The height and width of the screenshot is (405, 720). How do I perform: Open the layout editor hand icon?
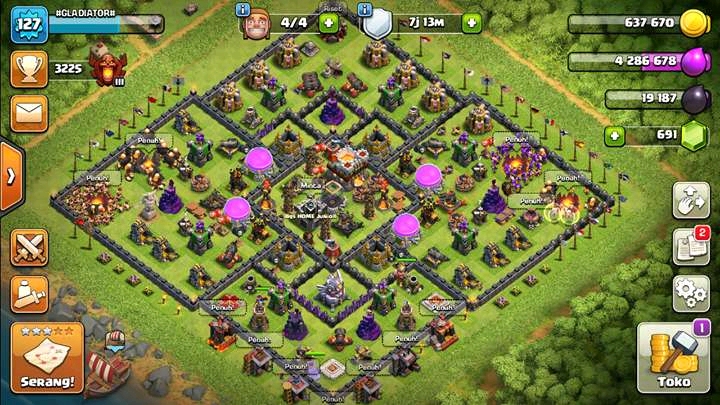[x=691, y=200]
